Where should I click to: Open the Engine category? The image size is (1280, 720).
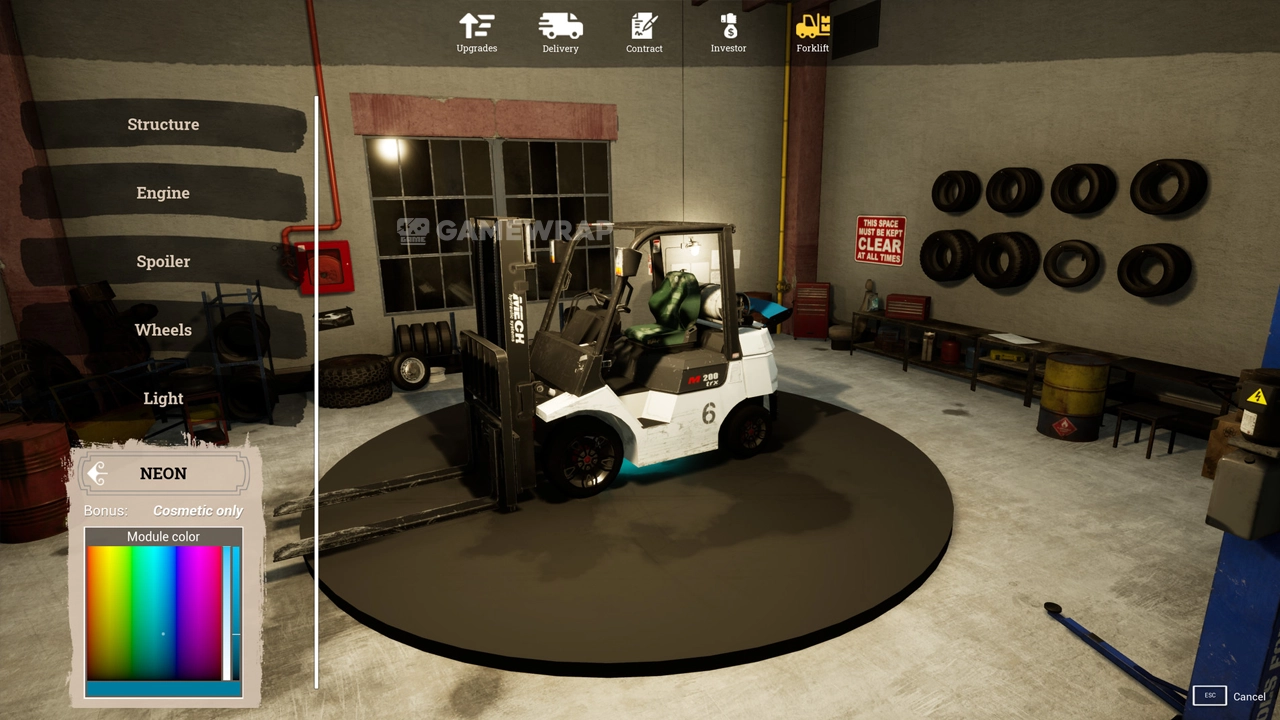tap(163, 193)
